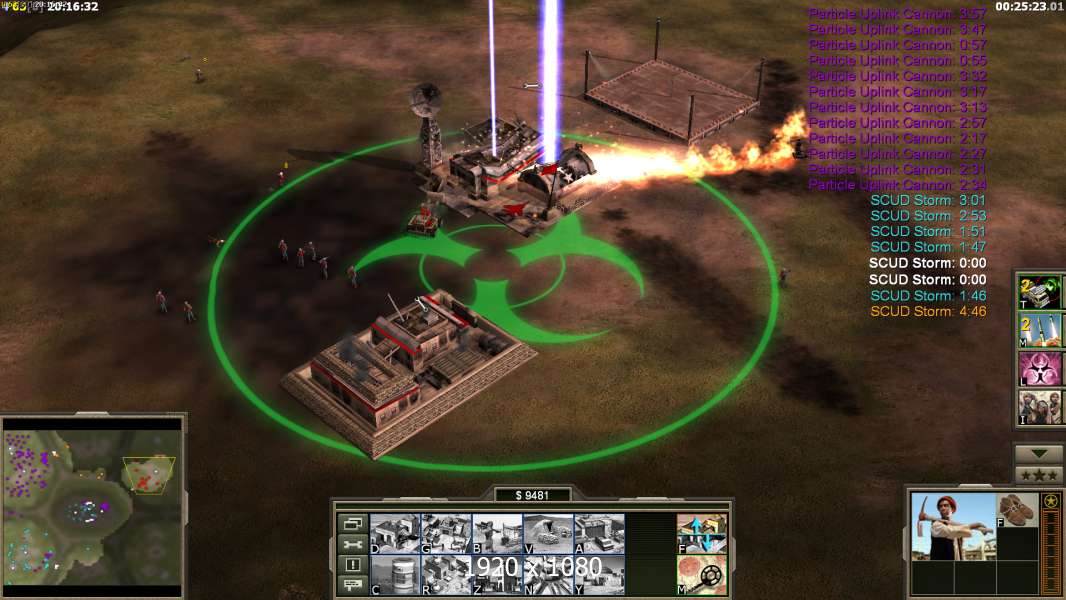
Task: Choose the build icon with hotkey G
Action: pyautogui.click(x=446, y=533)
